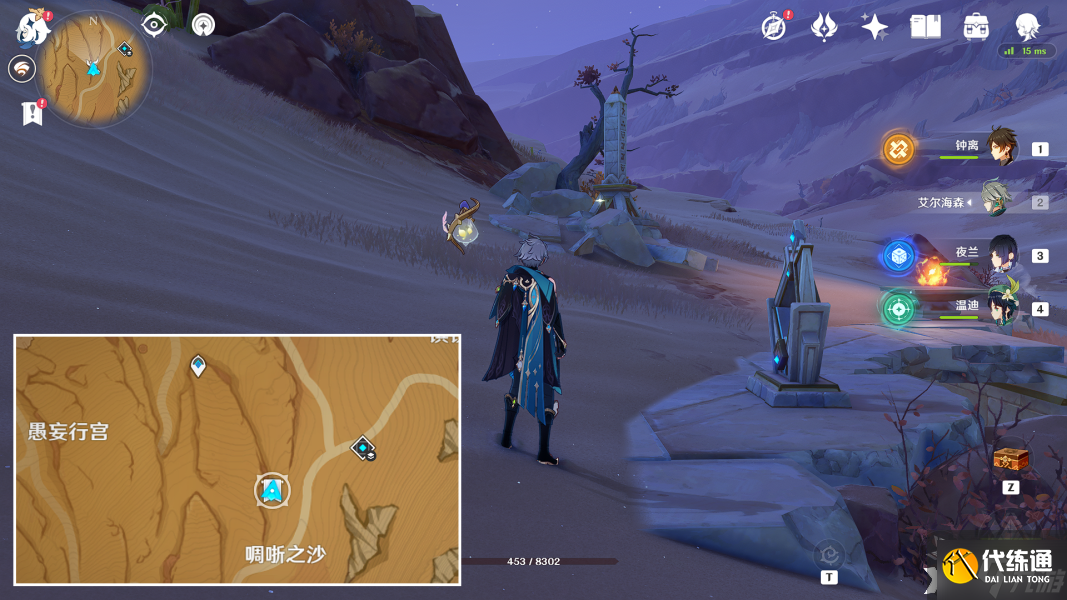
Task: Open the inventory backpack
Action: tap(976, 27)
